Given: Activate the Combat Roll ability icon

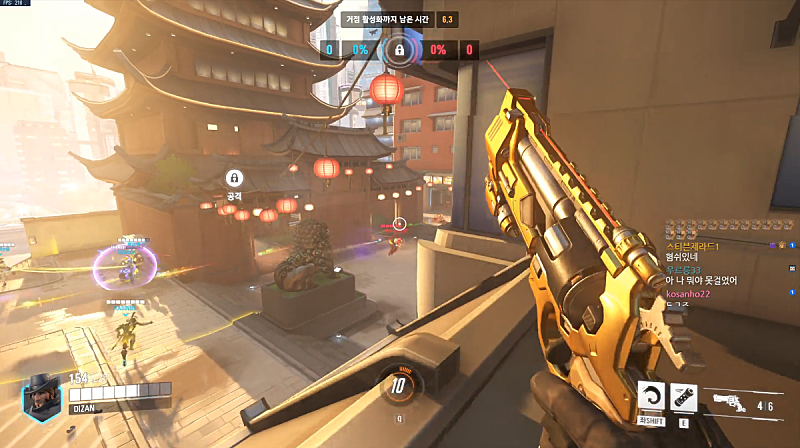Looking at the screenshot, I should pyautogui.click(x=652, y=396).
